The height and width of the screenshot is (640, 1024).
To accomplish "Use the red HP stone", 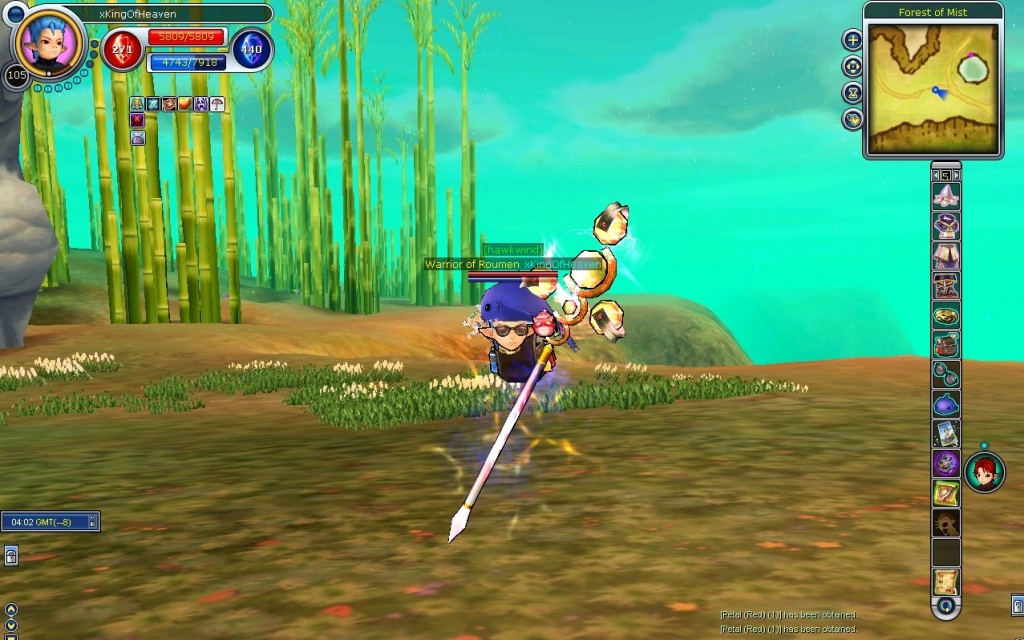I will [x=122, y=49].
